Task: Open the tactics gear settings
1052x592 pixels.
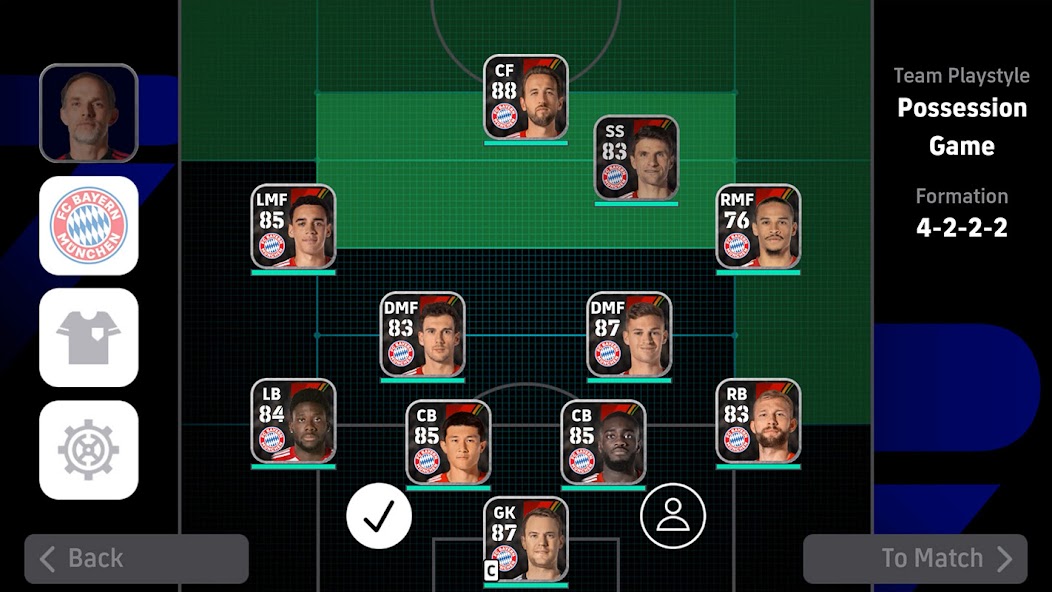Action: (88, 449)
